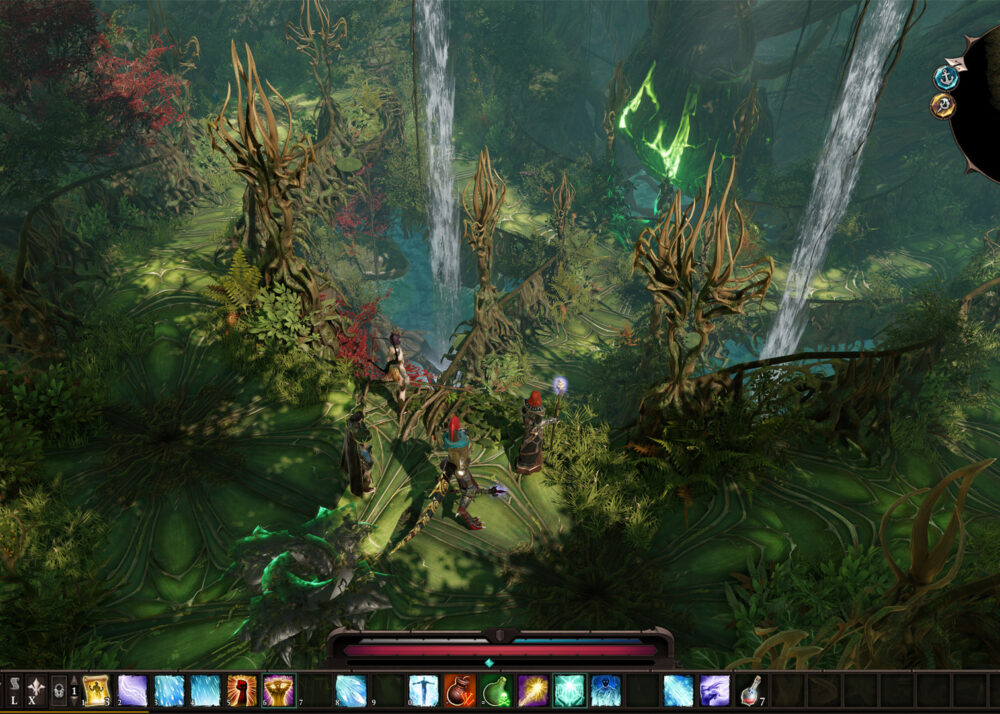Drink the red potion with count 7
This screenshot has width=1000, height=714.
(x=750, y=690)
